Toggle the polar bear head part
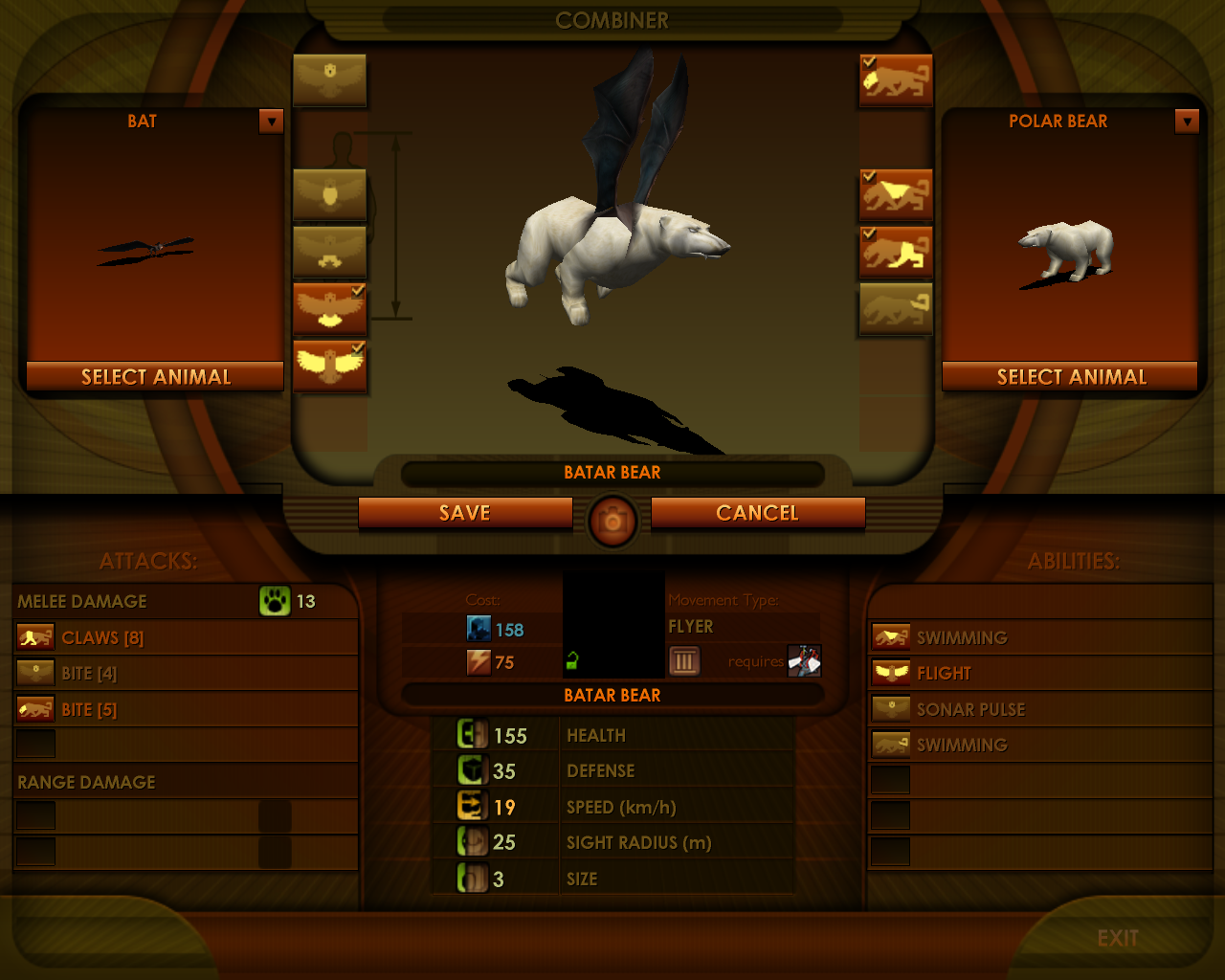This screenshot has height=980, width=1225. pos(895,79)
